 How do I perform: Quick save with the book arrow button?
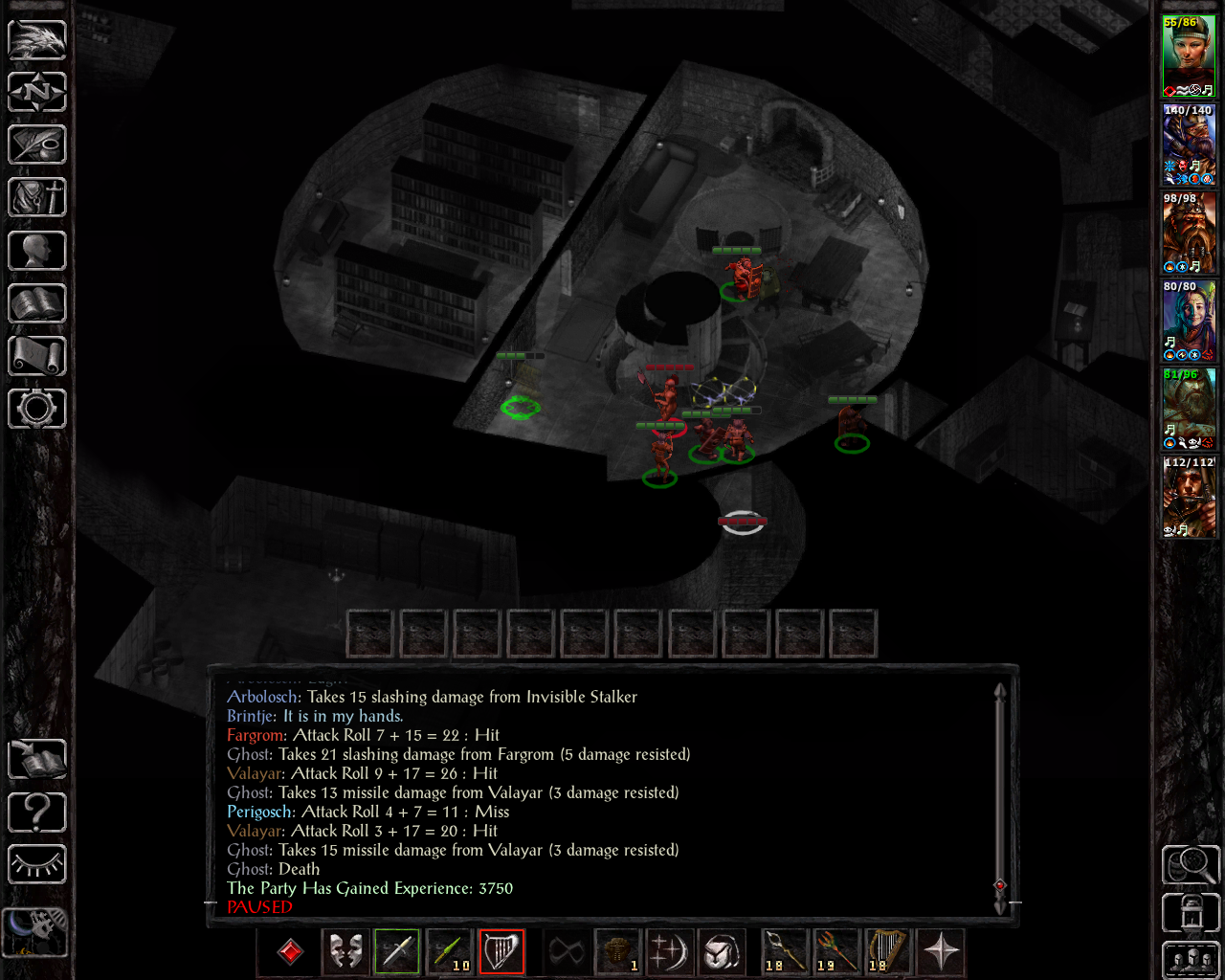pos(37,760)
